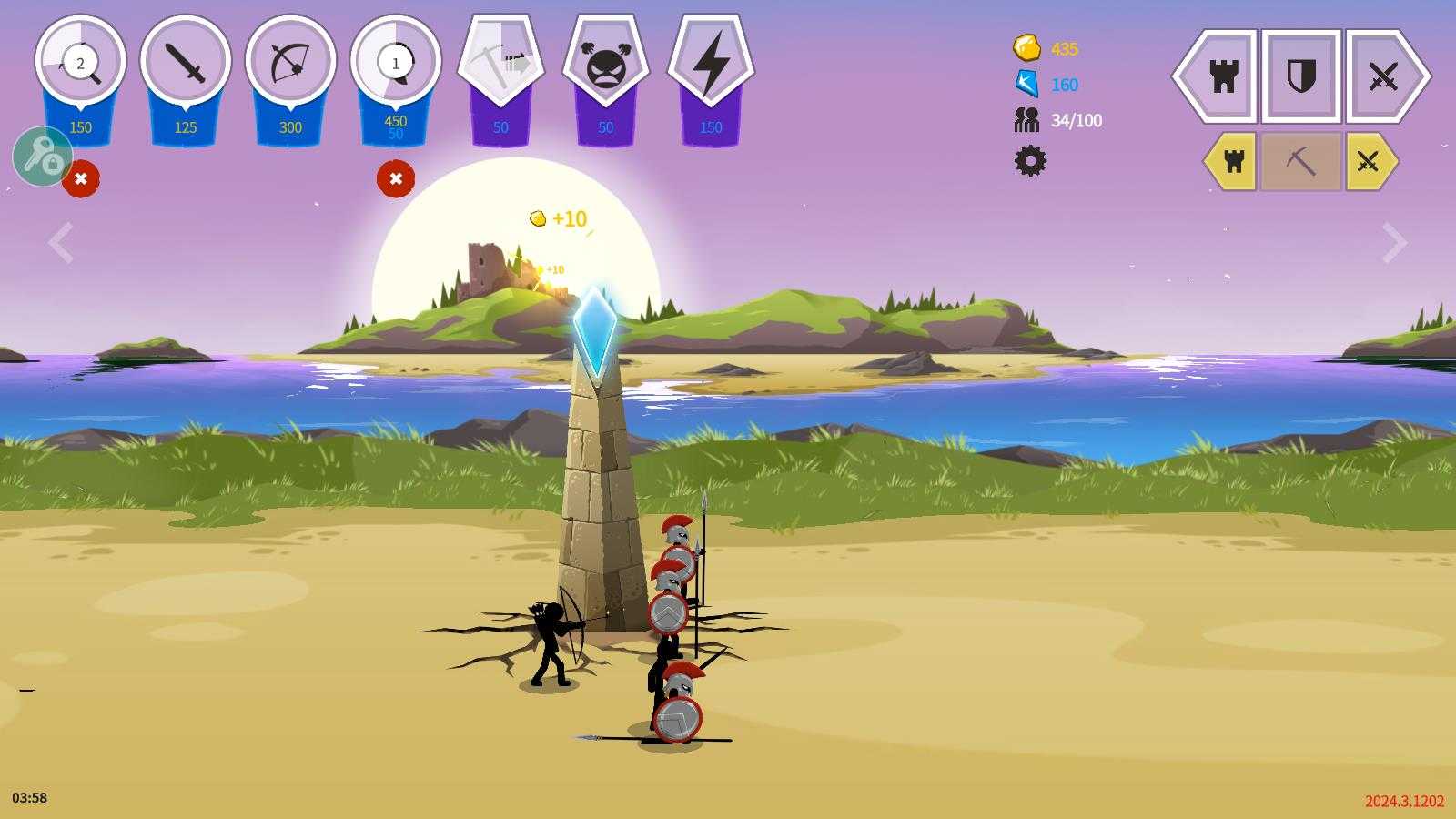1456x819 pixels.
Task: Order army to defend with shield
Action: [1301, 76]
